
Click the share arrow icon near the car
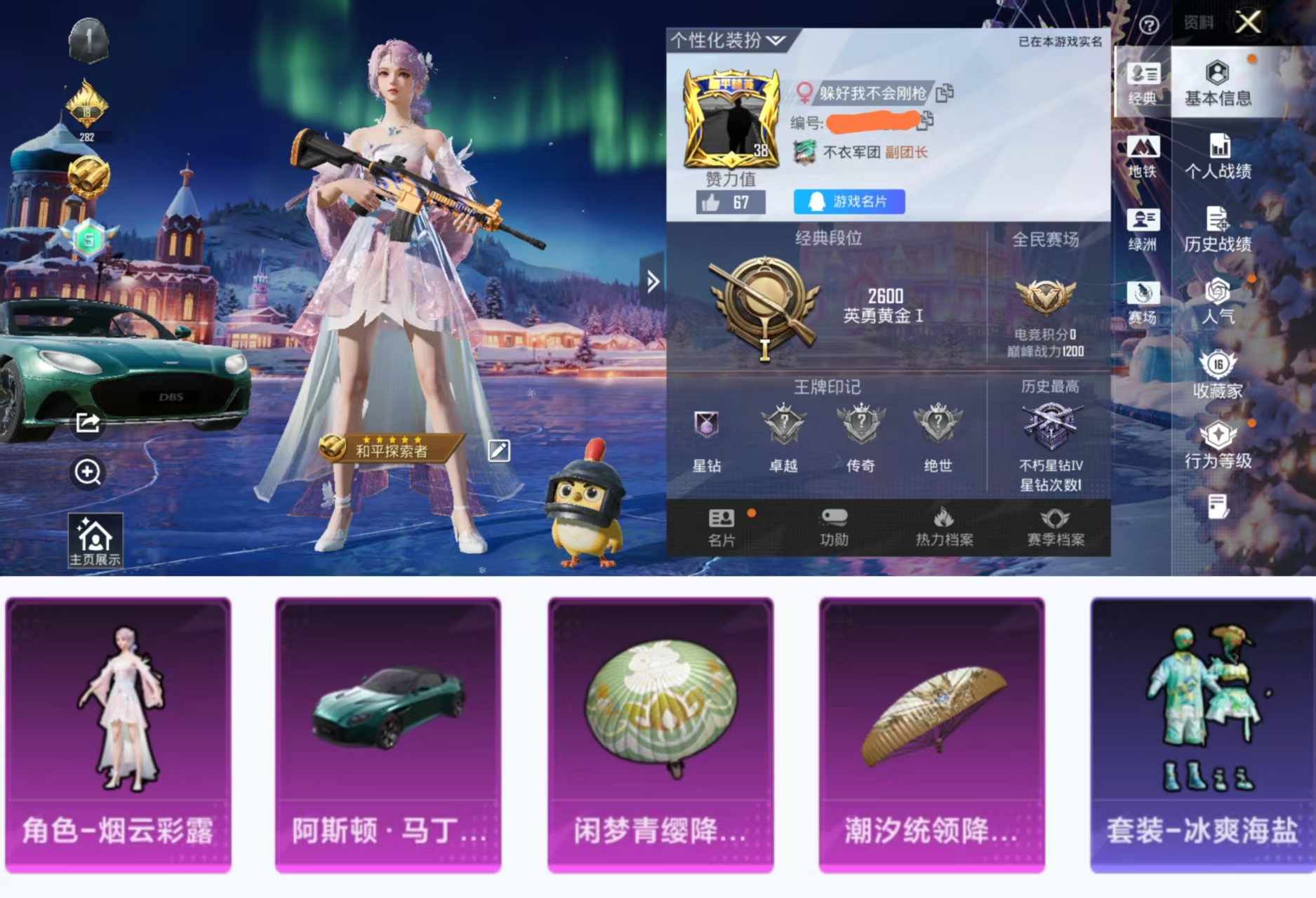[87, 423]
